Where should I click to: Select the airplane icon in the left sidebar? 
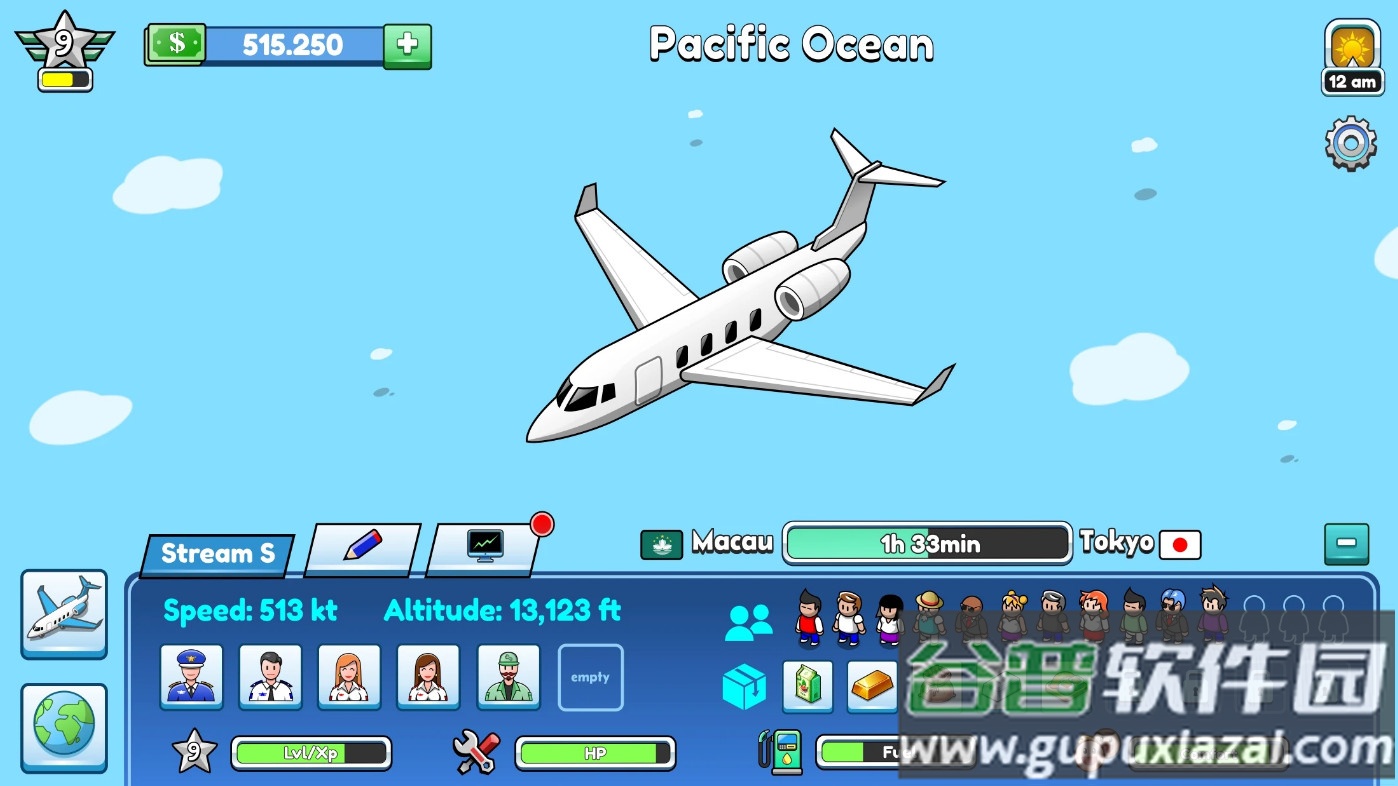[x=63, y=612]
